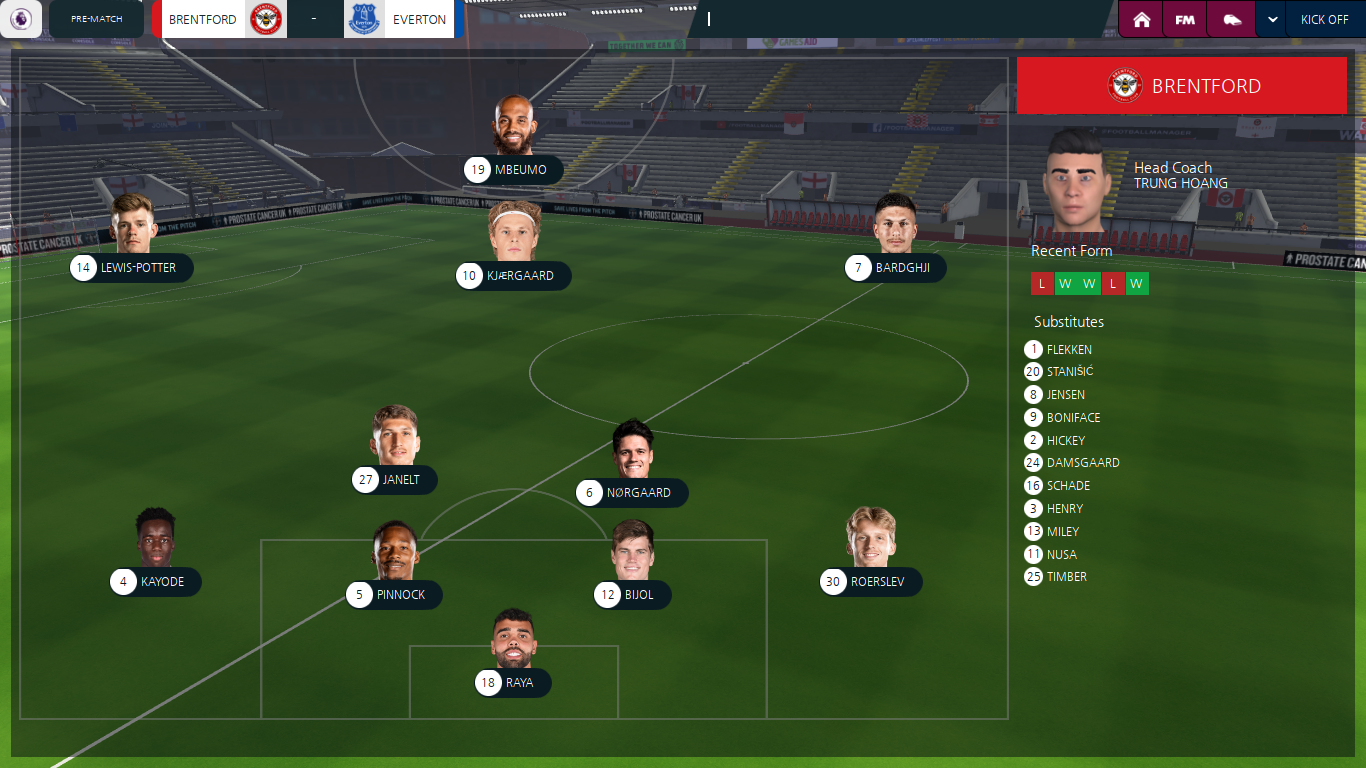Switch to the Everton team tab
Viewport: 1366px width, 768px height.
(400, 20)
